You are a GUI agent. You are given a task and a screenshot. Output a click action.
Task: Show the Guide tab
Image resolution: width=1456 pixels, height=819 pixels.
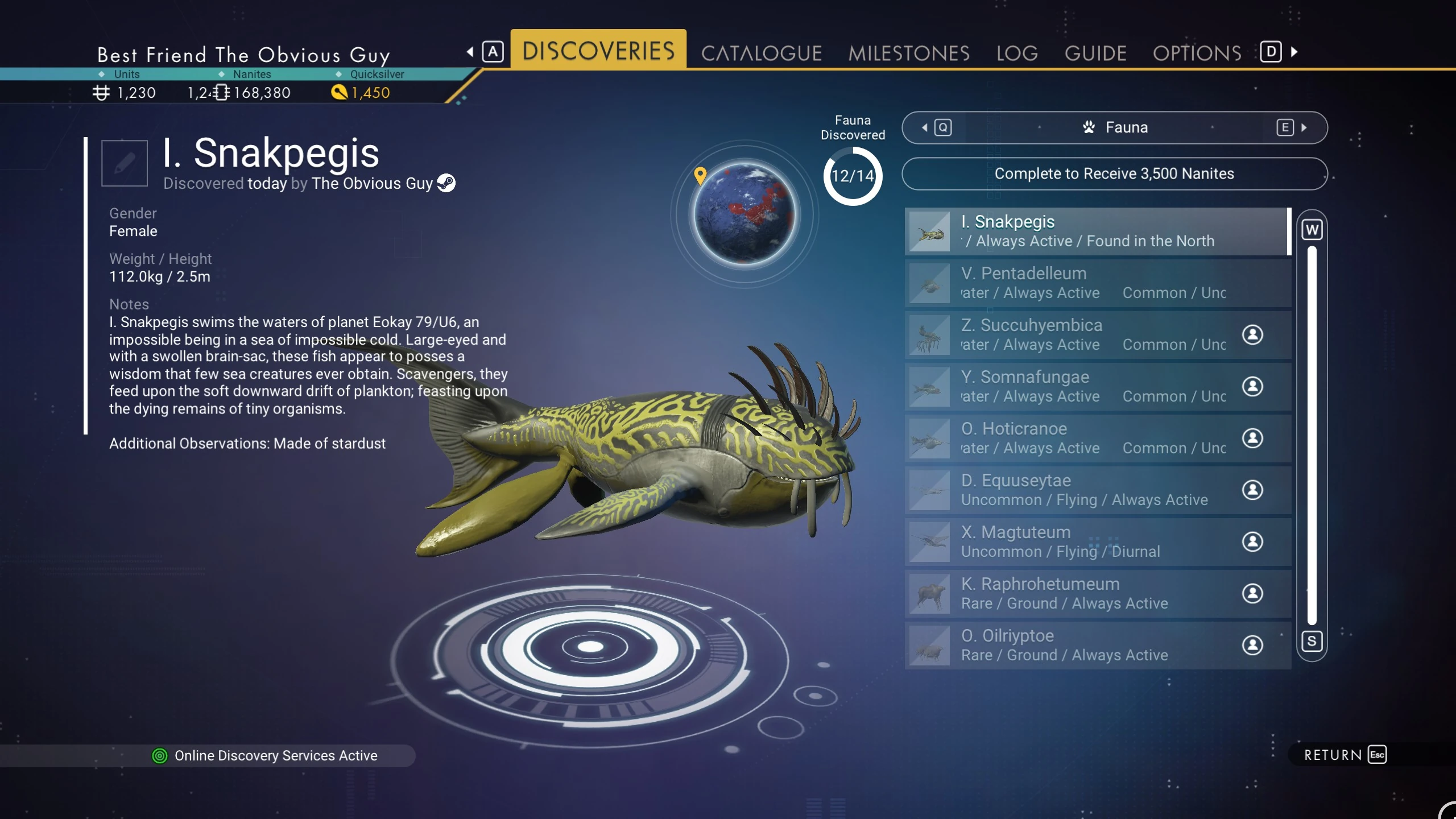[1095, 53]
